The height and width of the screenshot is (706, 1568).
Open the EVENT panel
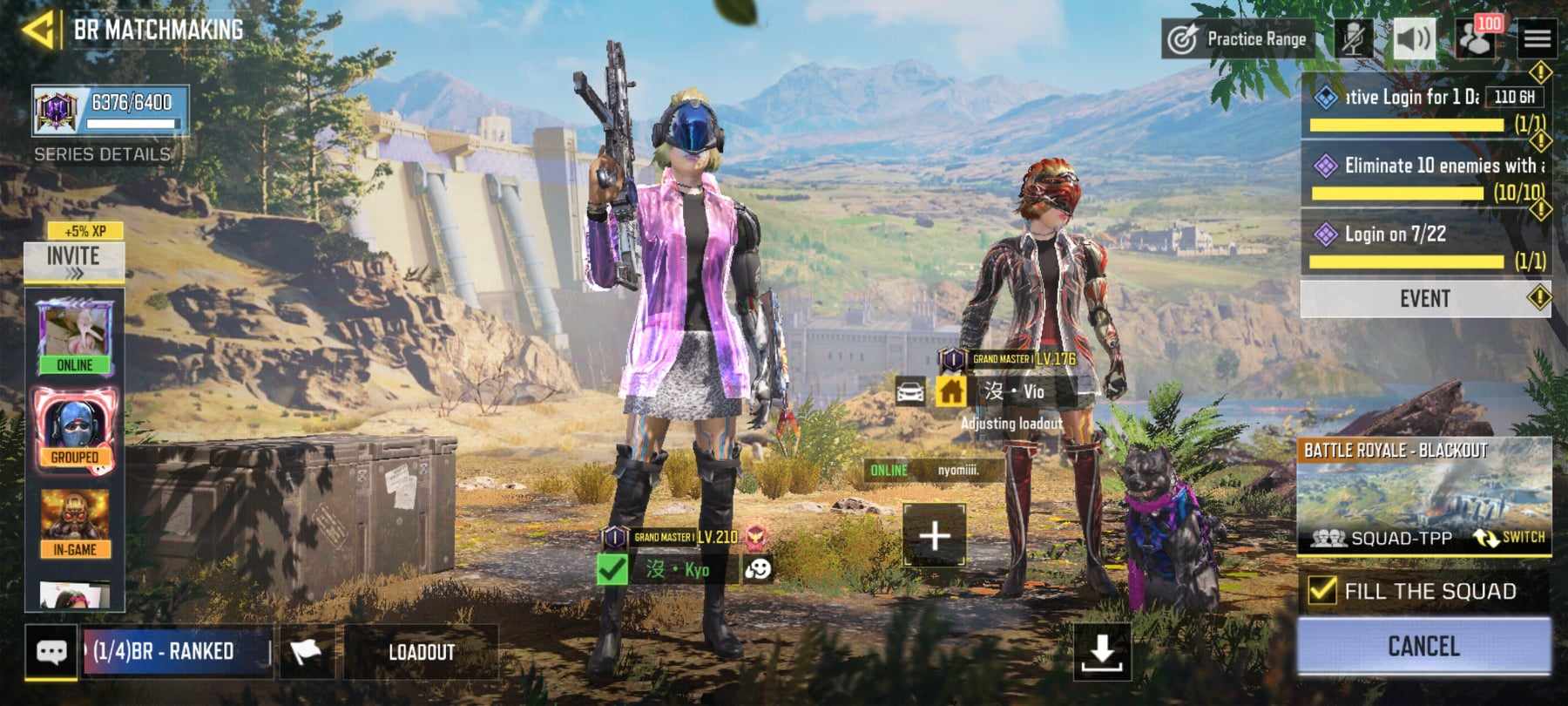[1425, 299]
